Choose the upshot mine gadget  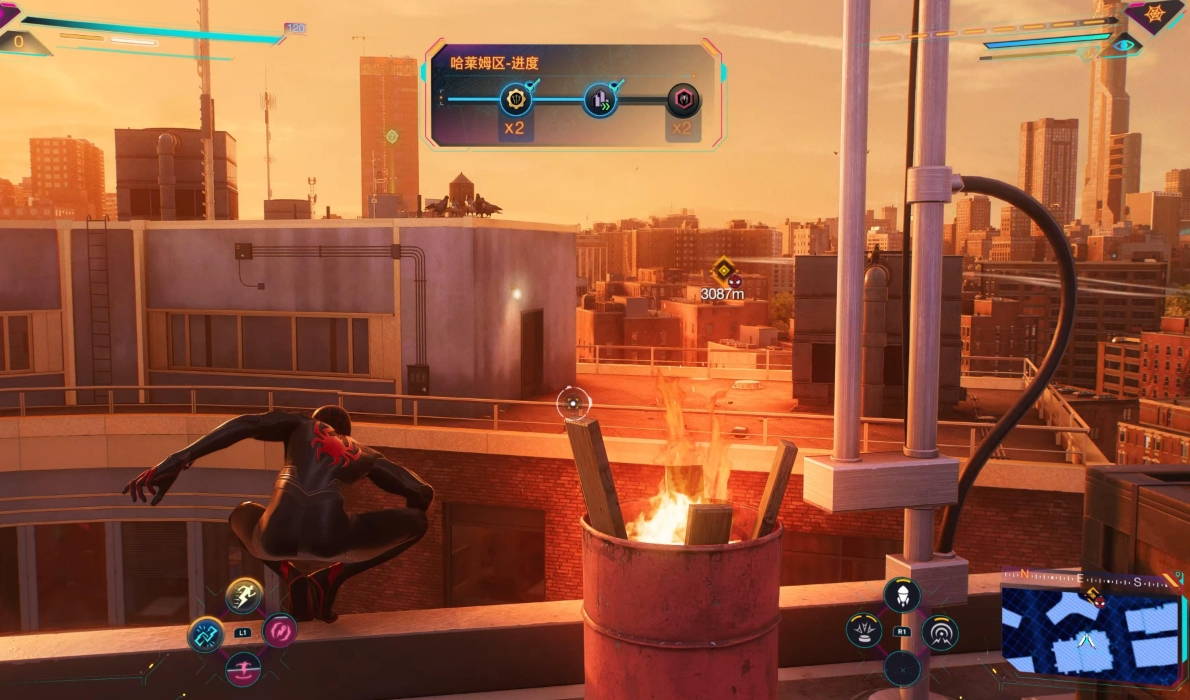click(864, 631)
